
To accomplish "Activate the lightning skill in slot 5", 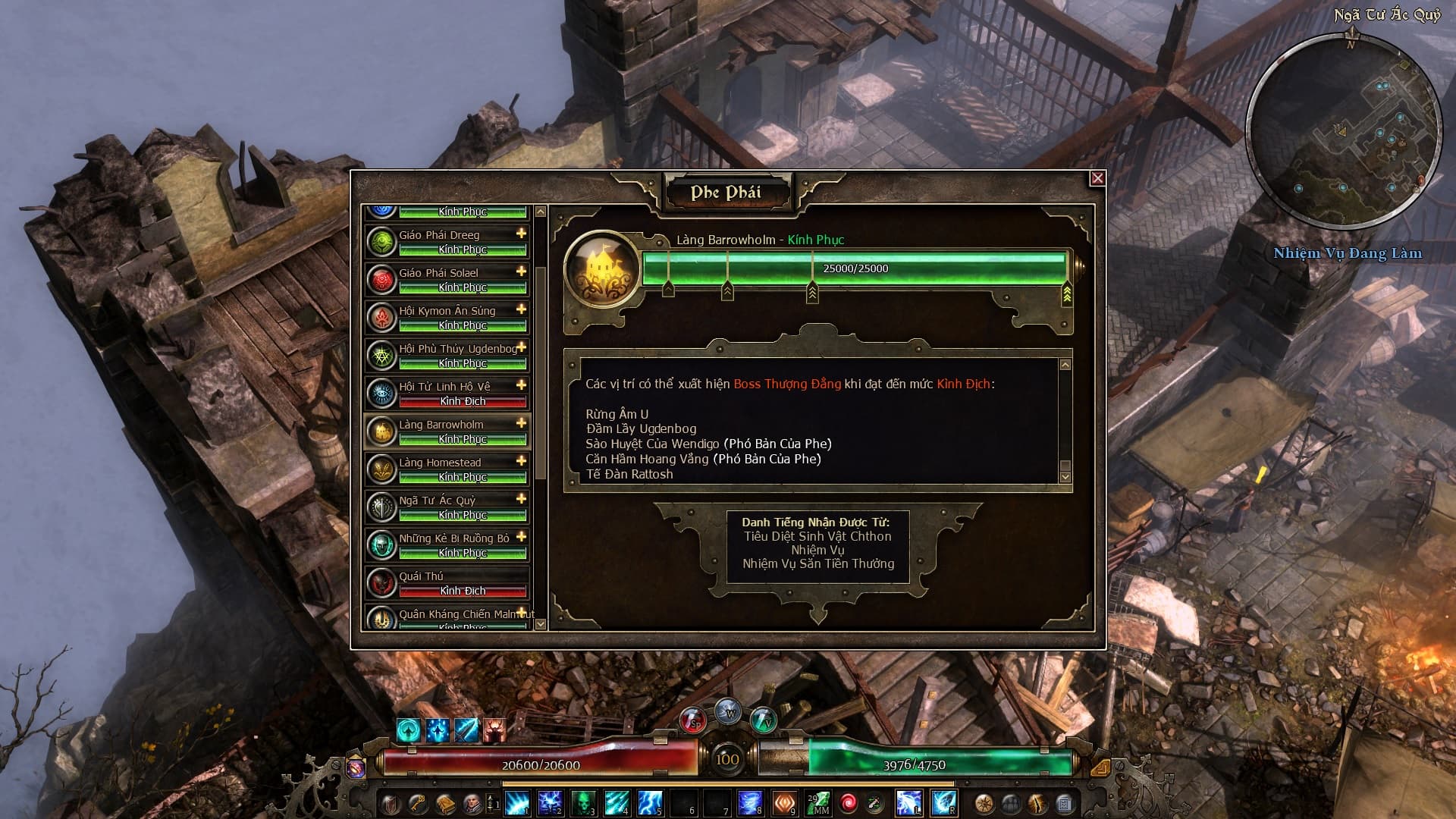I will (650, 802).
